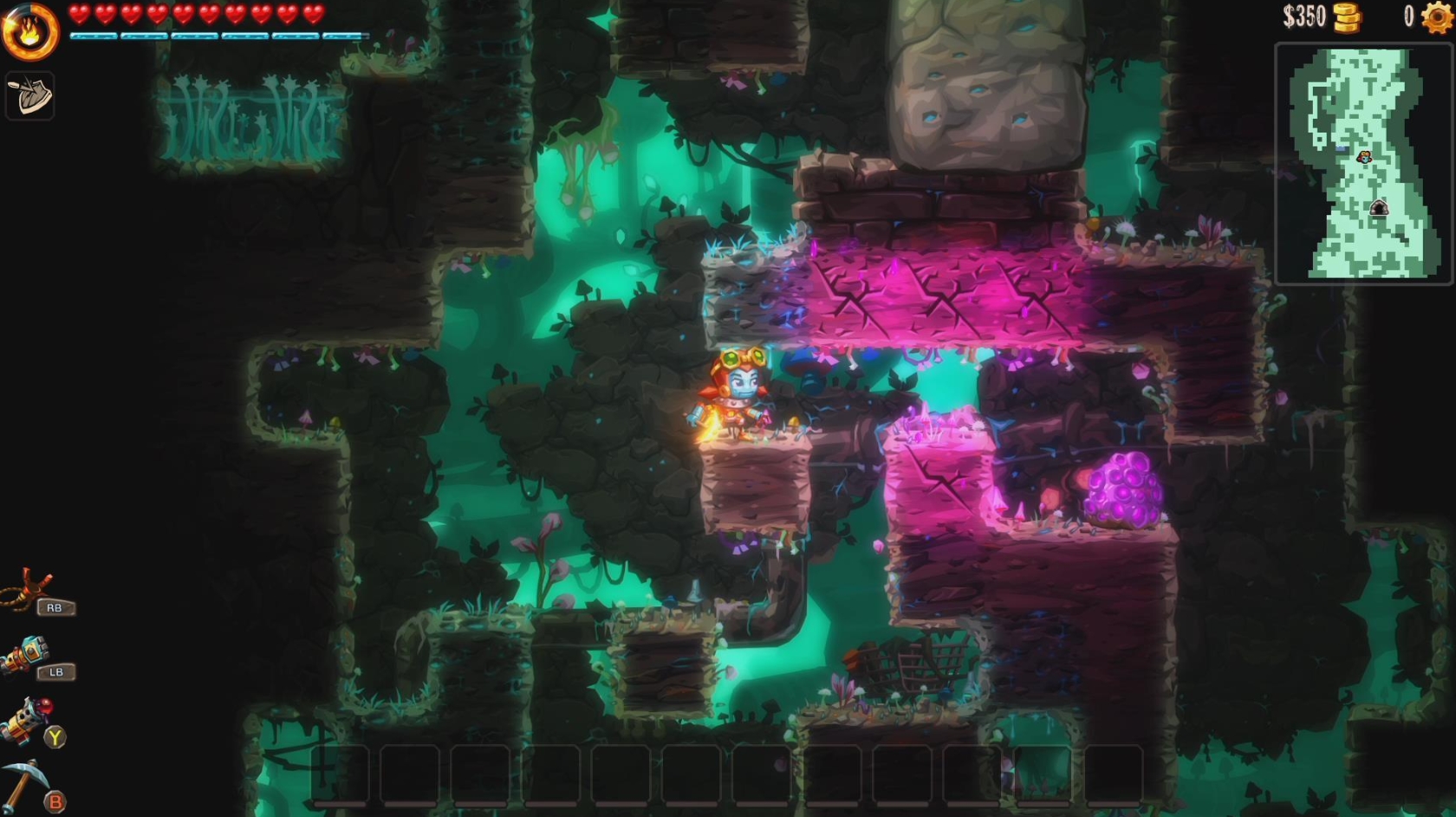Viewport: 1456px width, 817px height.
Task: Expand the bottom inventory hotbar
Action: 728,778
